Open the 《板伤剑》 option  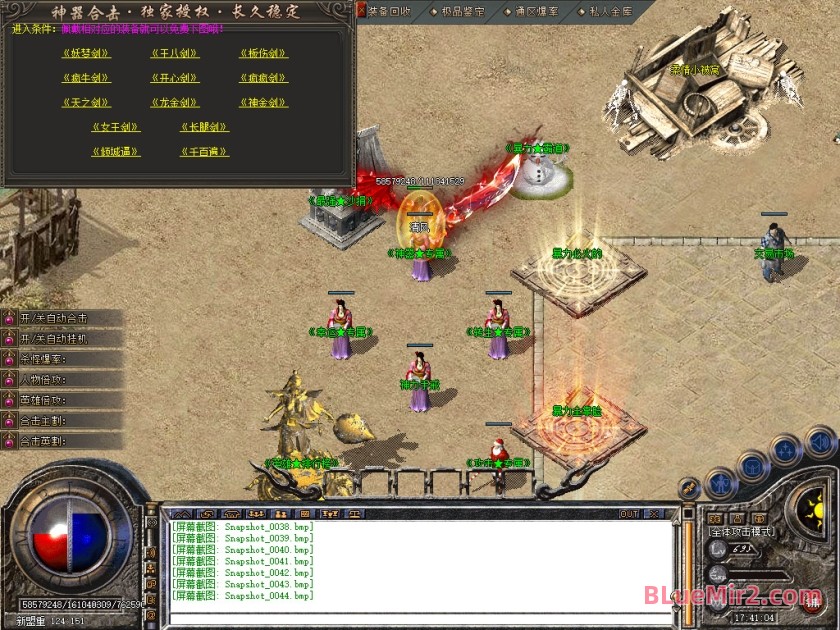(264, 53)
